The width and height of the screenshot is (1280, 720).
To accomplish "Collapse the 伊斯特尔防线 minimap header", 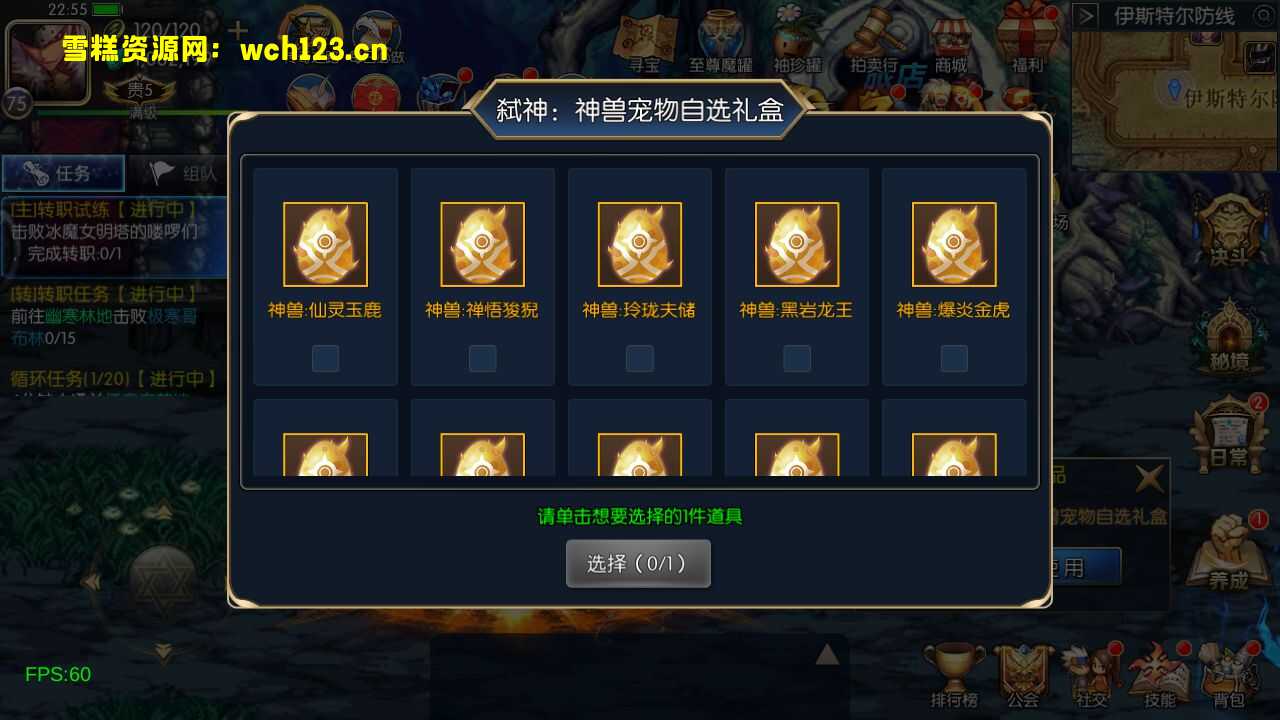I will pos(1086,16).
